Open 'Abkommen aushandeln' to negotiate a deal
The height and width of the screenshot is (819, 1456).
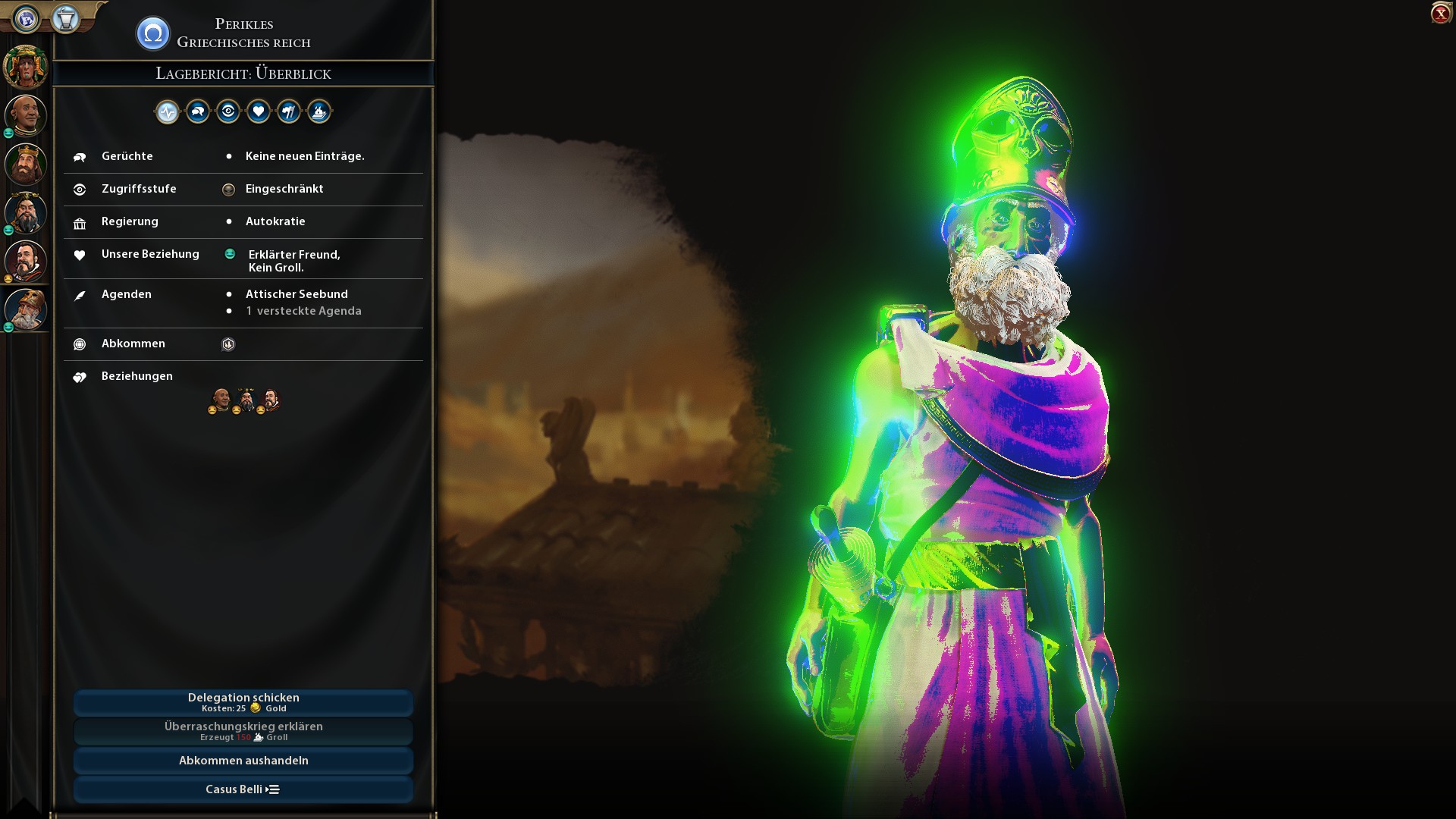(x=243, y=761)
